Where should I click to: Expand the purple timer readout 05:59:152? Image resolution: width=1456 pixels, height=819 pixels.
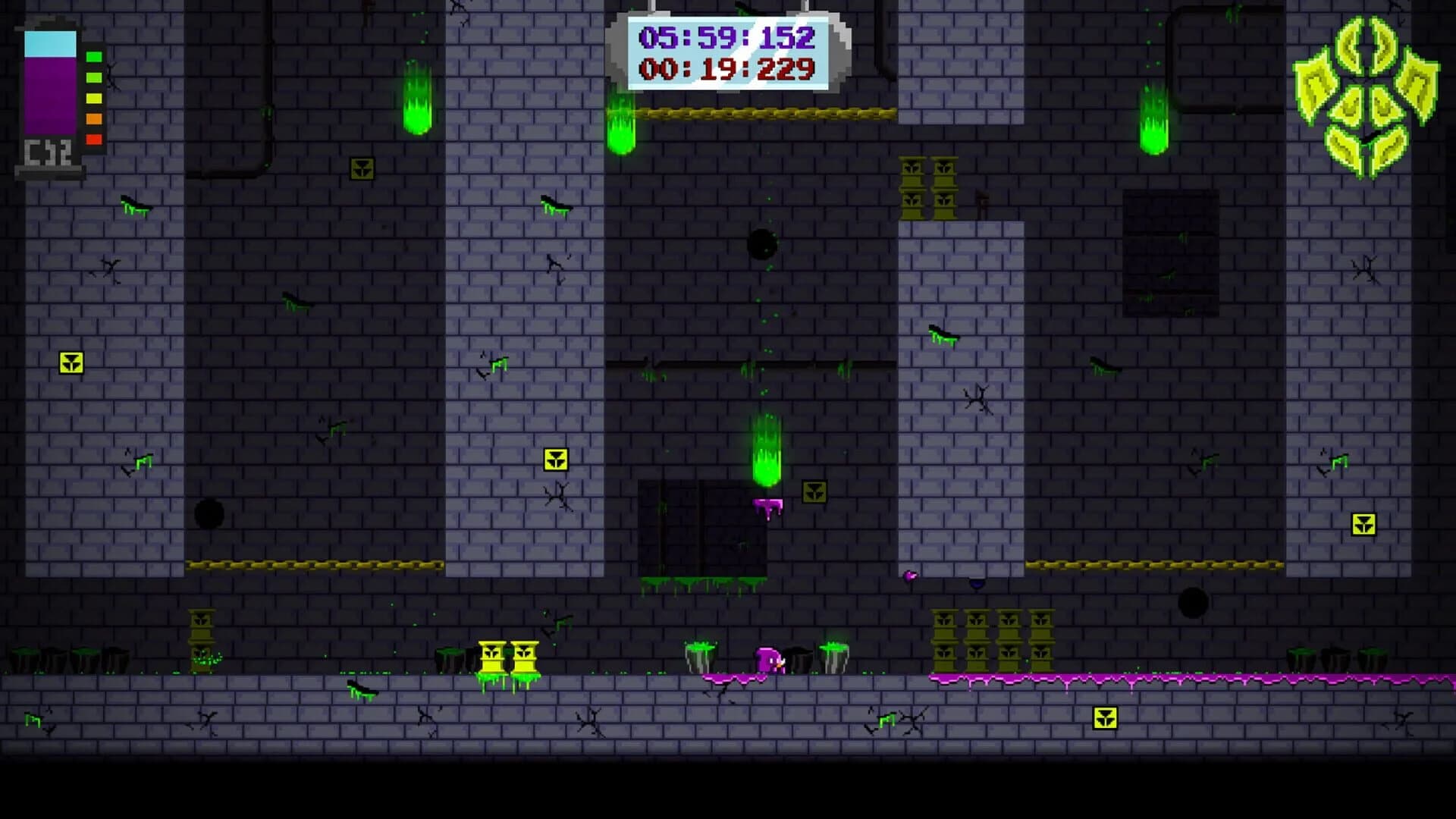click(726, 36)
